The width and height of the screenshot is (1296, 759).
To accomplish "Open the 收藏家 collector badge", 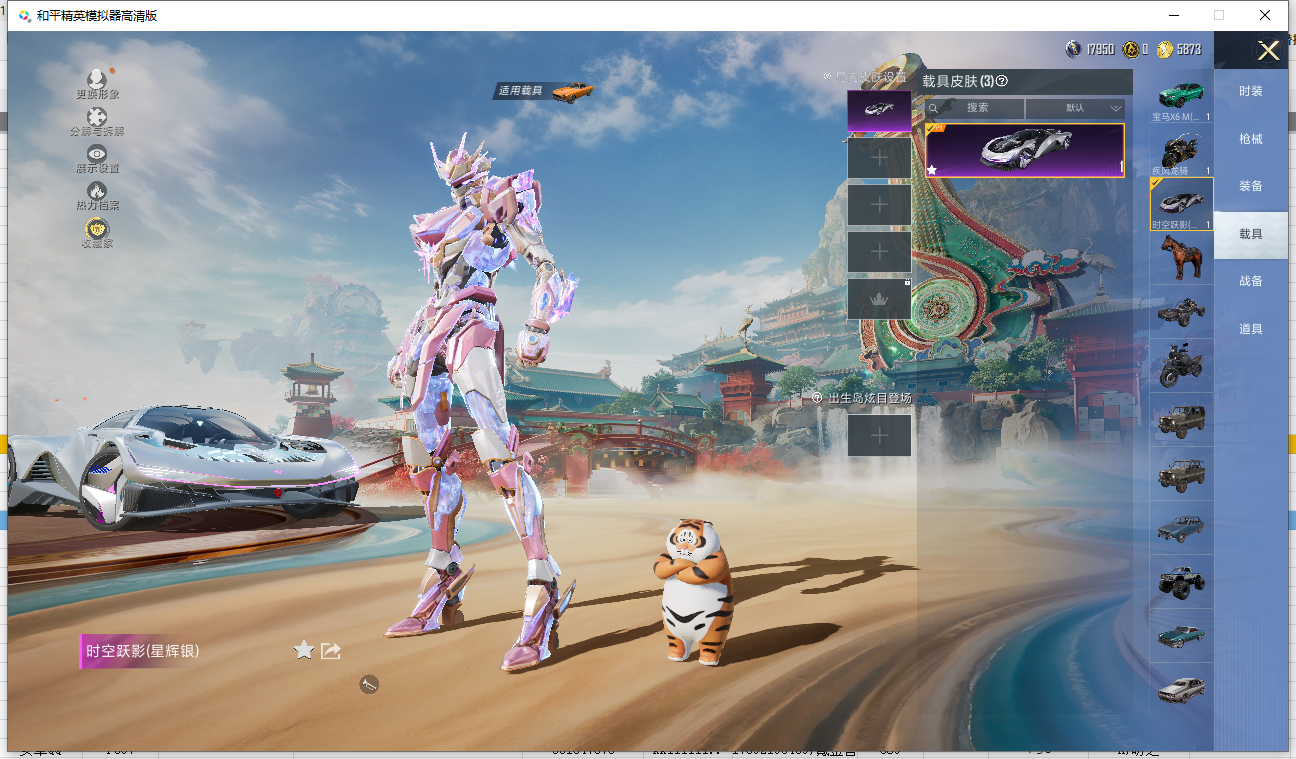I will coord(97,229).
